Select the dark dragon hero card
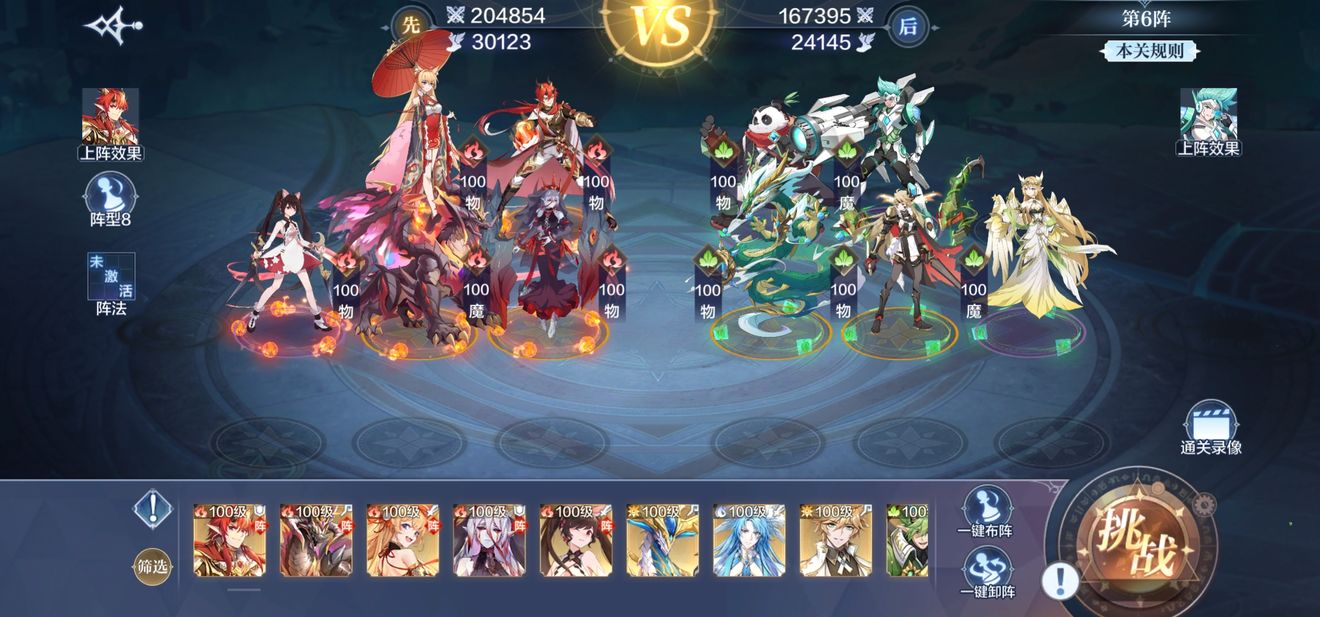1320x617 pixels. [x=316, y=540]
